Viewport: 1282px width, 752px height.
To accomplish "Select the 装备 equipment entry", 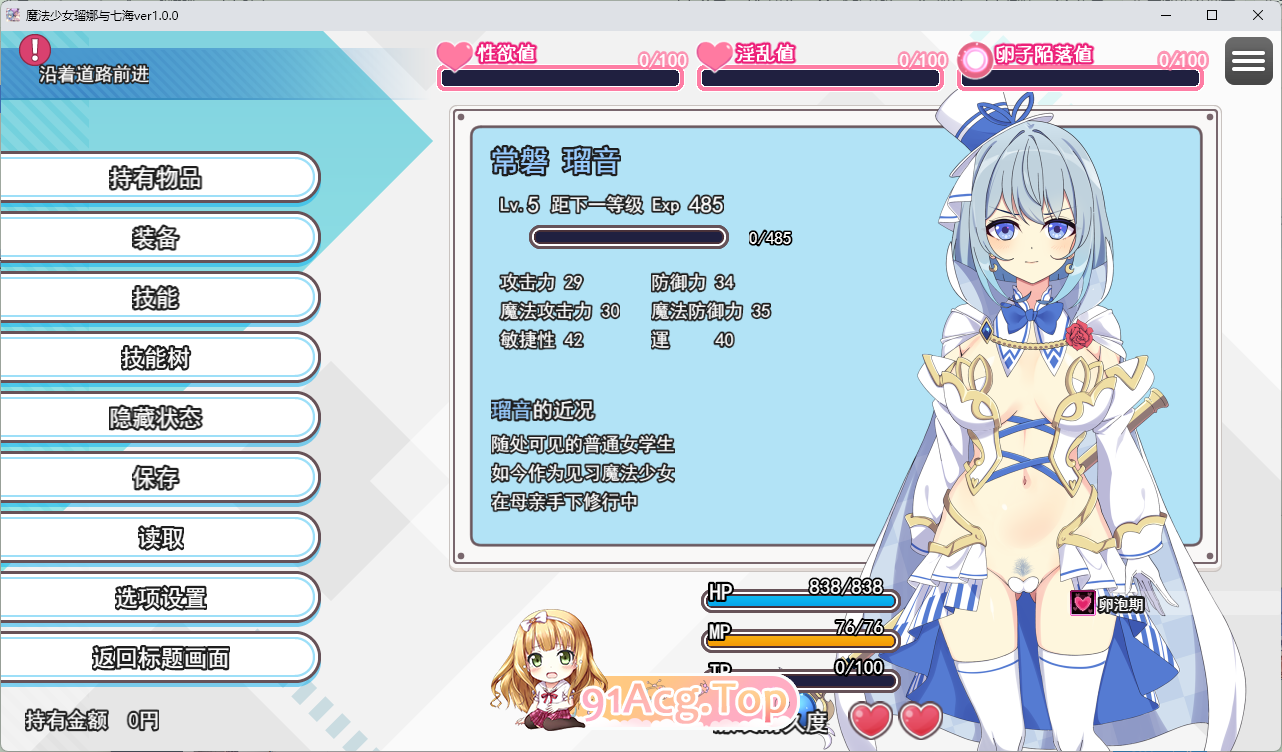I will [x=156, y=238].
